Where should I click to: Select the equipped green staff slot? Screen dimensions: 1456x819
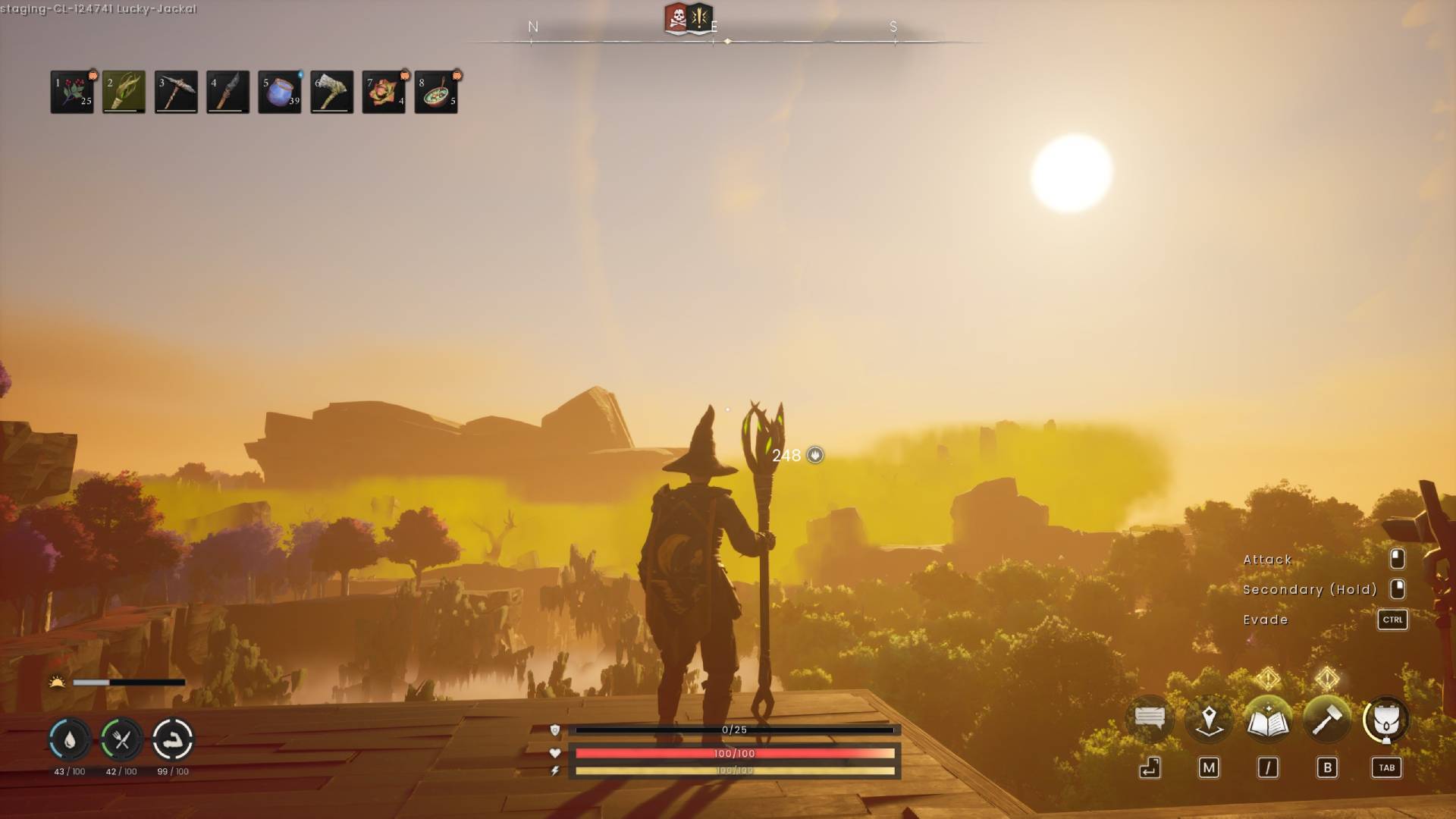tap(124, 93)
